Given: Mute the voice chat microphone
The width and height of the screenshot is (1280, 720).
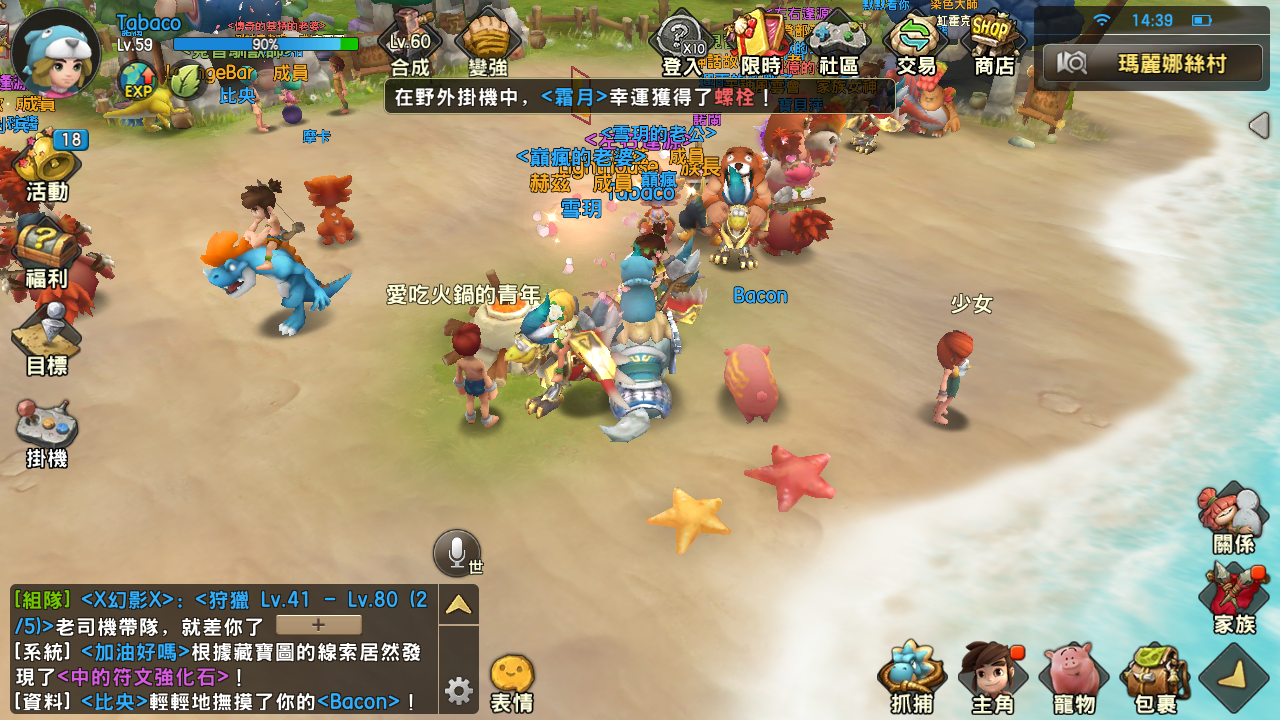Looking at the screenshot, I should coord(458,549).
